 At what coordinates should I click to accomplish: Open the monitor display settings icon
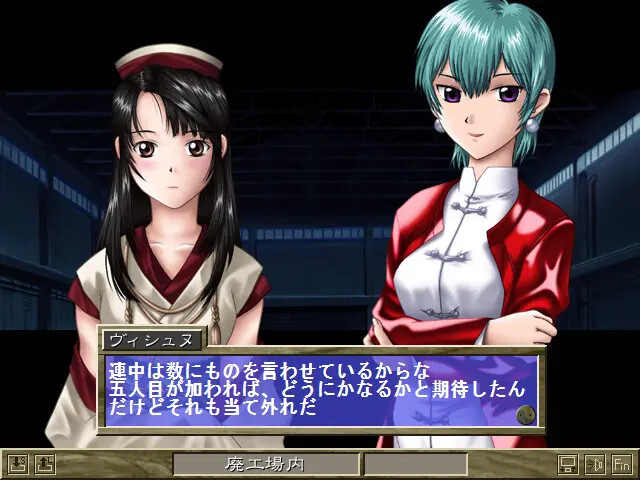coord(568,464)
